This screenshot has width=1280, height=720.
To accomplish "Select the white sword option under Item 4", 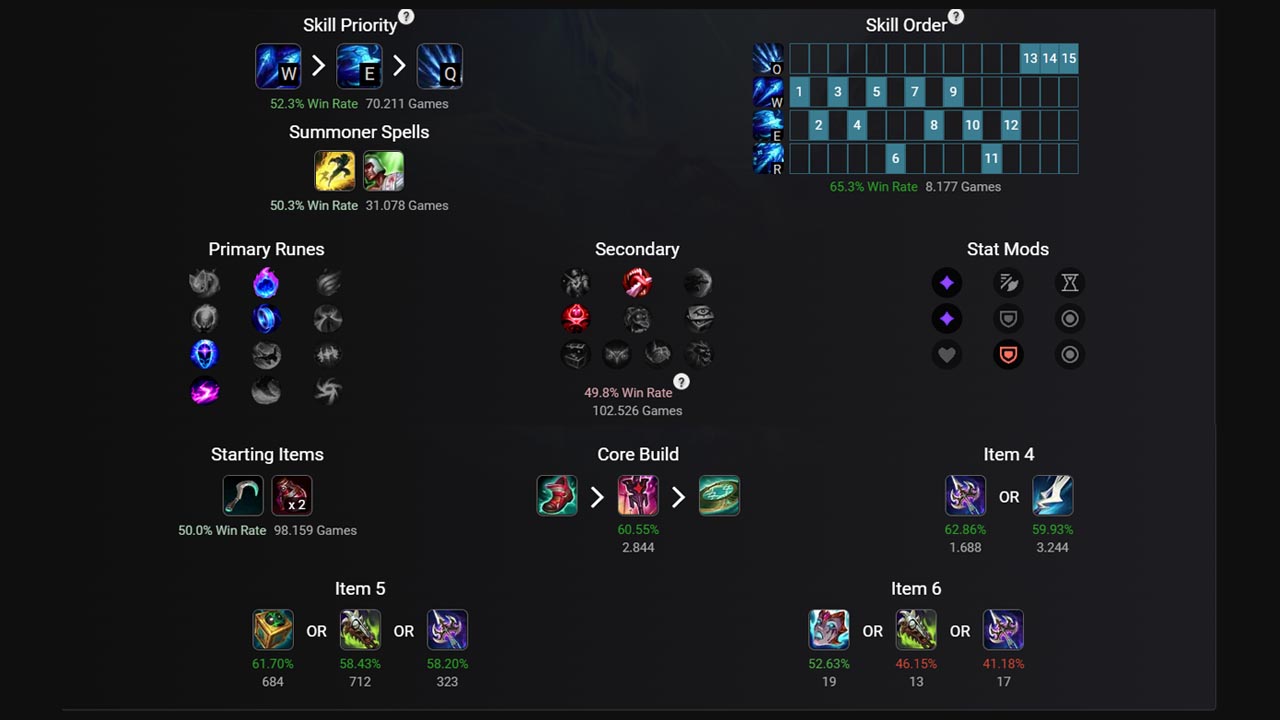I will tap(1052, 495).
